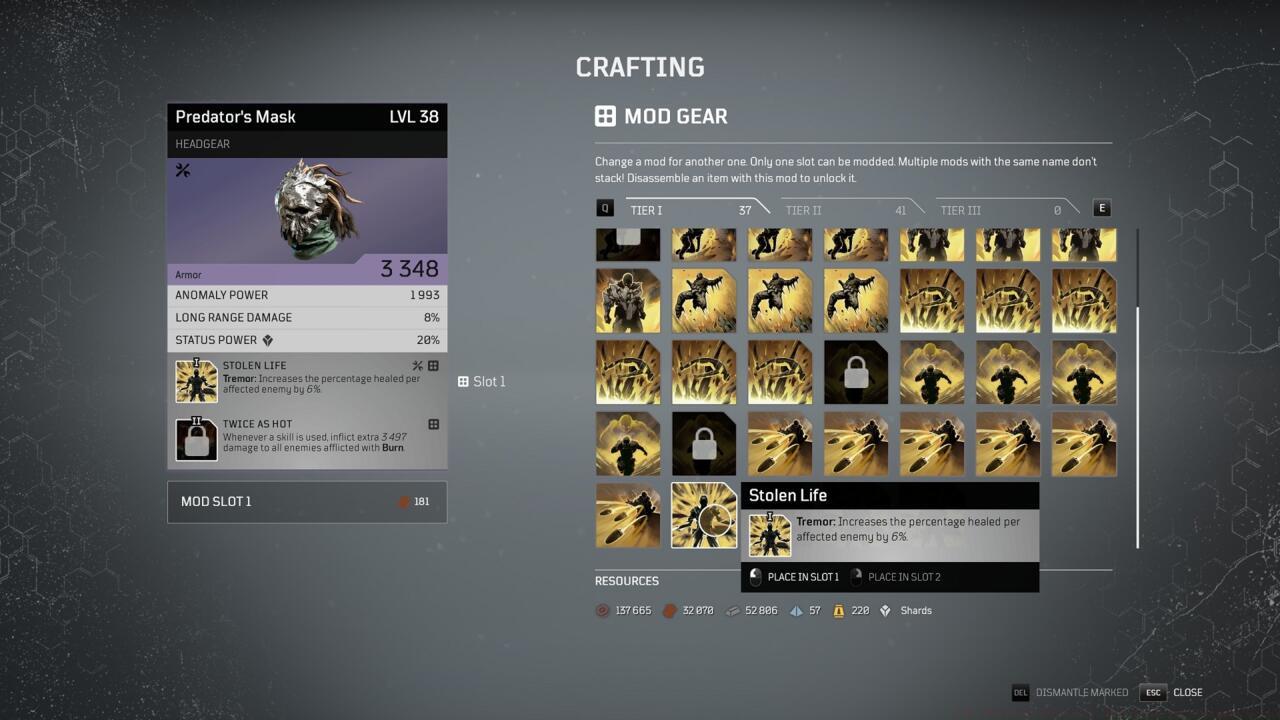Image resolution: width=1280 pixels, height=720 pixels.
Task: Click the Scrap resource icon beside 137 665
Action: (x=601, y=610)
